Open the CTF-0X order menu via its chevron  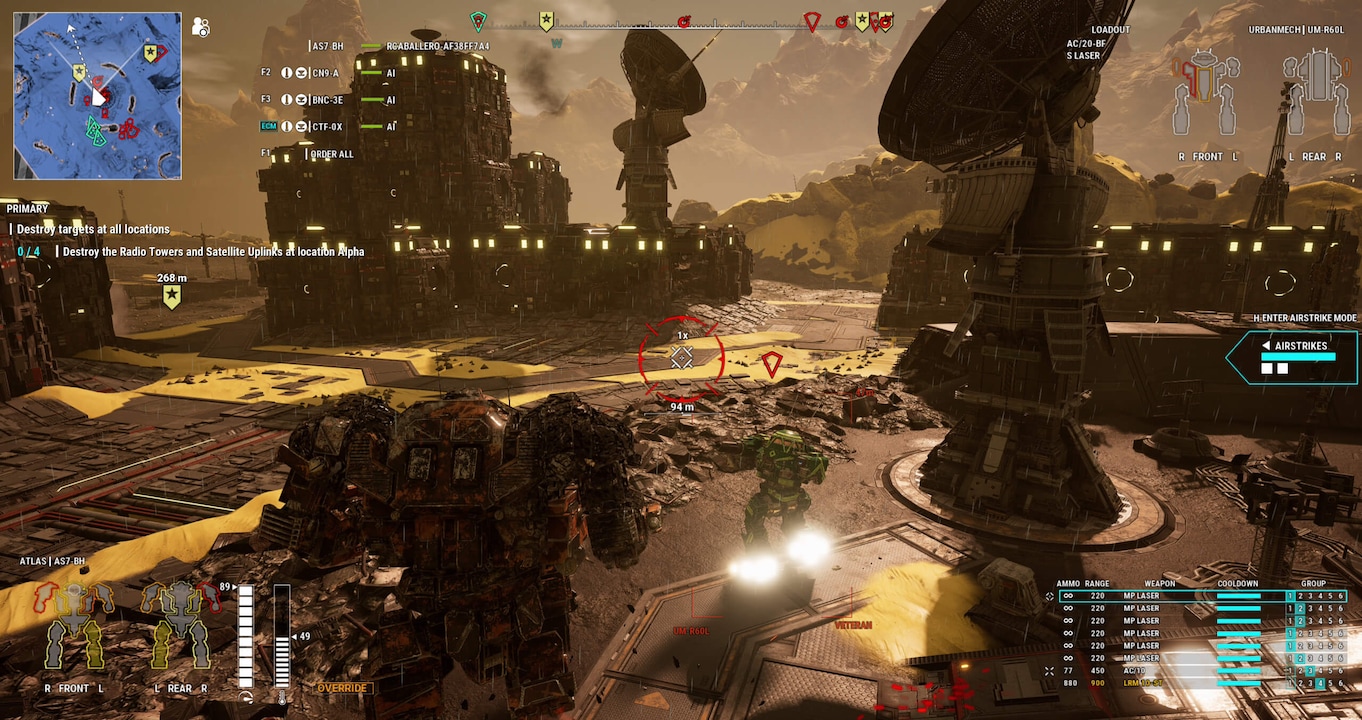302,126
